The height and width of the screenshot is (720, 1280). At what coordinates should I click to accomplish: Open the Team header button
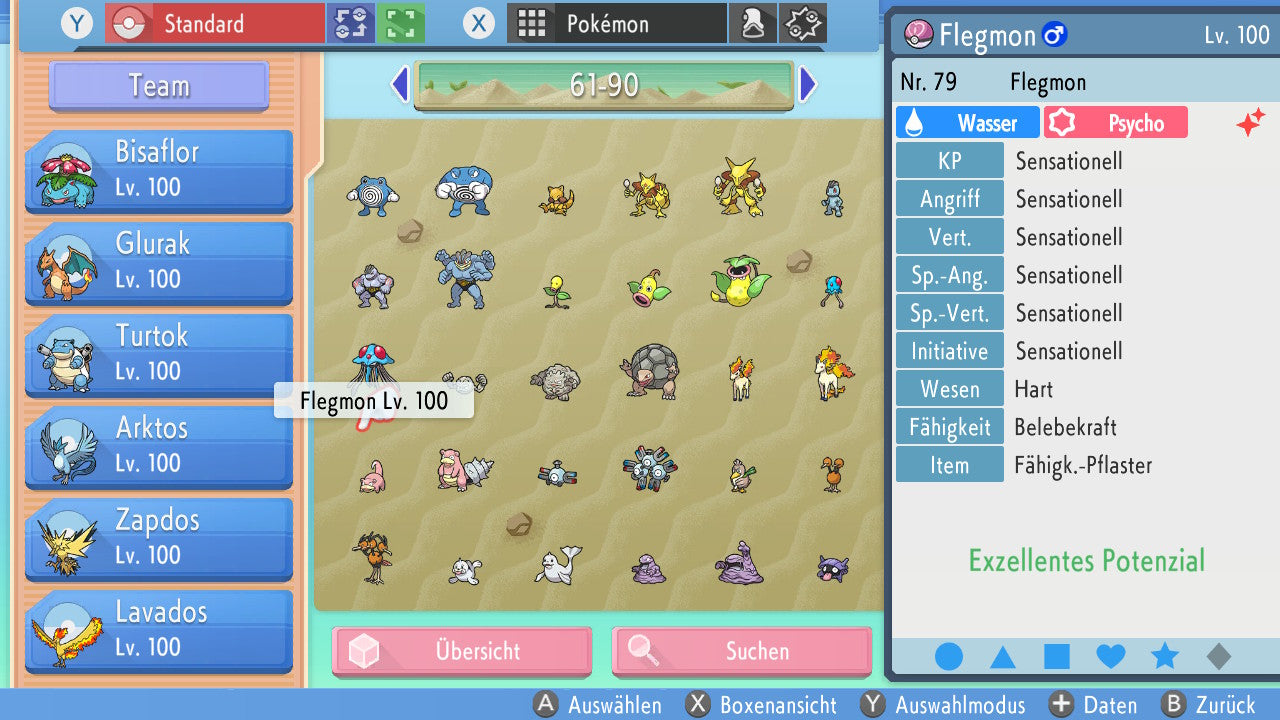point(159,86)
